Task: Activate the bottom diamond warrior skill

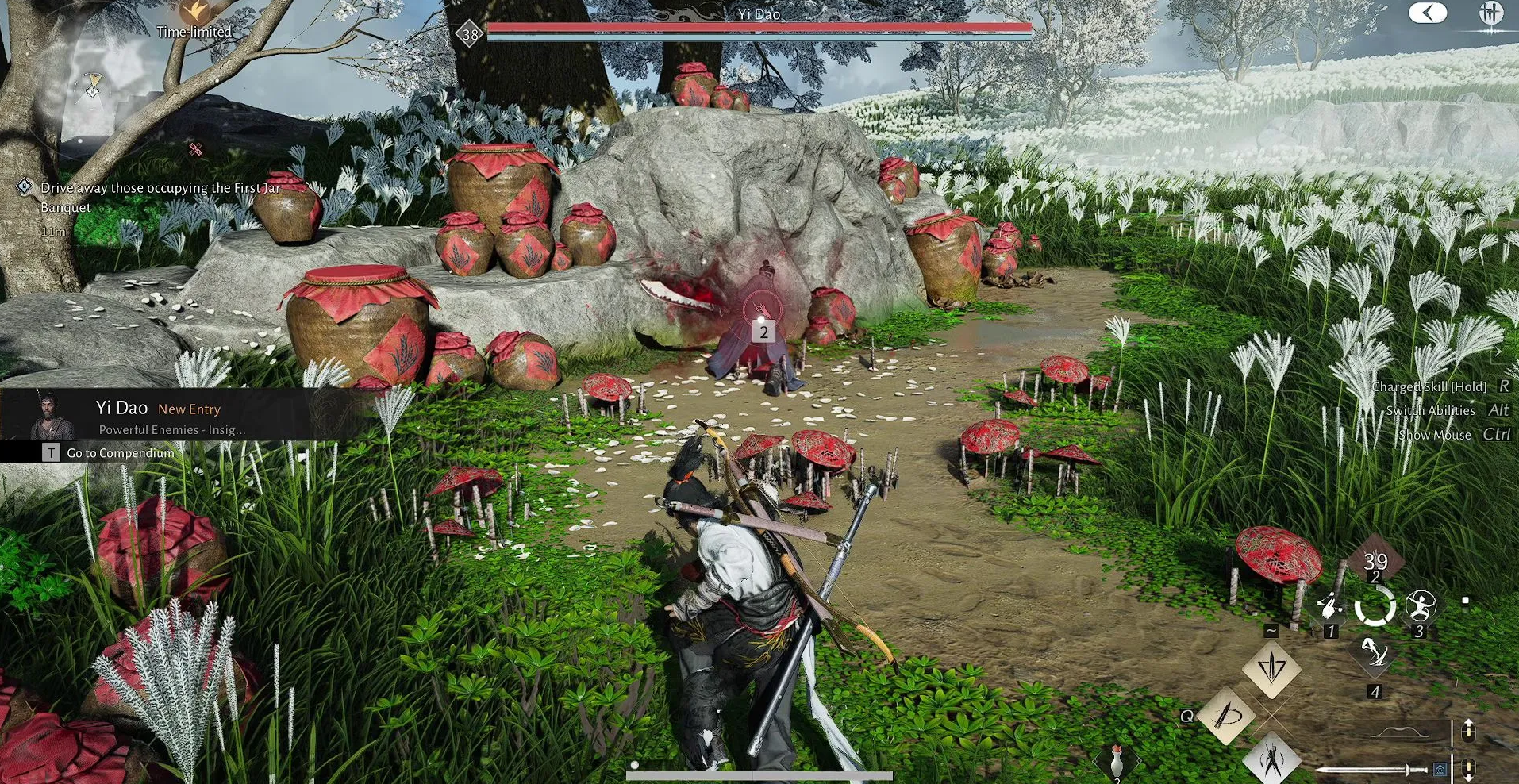Action: (1271, 759)
